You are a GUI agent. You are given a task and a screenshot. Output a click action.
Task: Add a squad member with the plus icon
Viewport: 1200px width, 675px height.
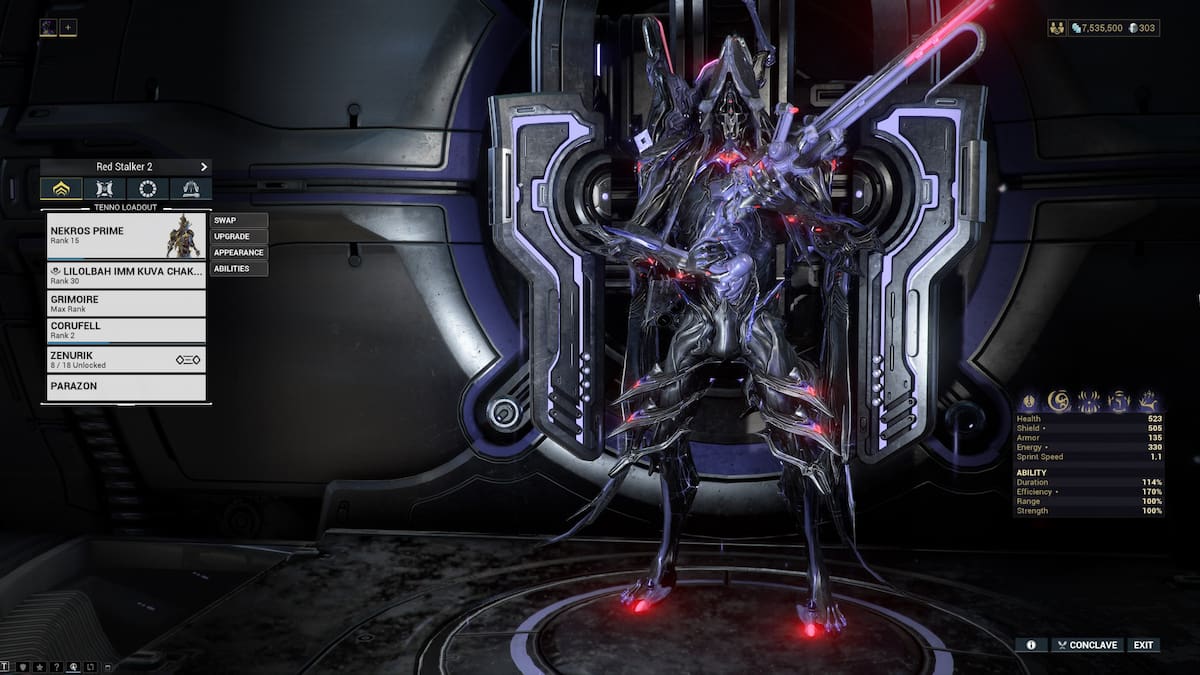click(68, 28)
